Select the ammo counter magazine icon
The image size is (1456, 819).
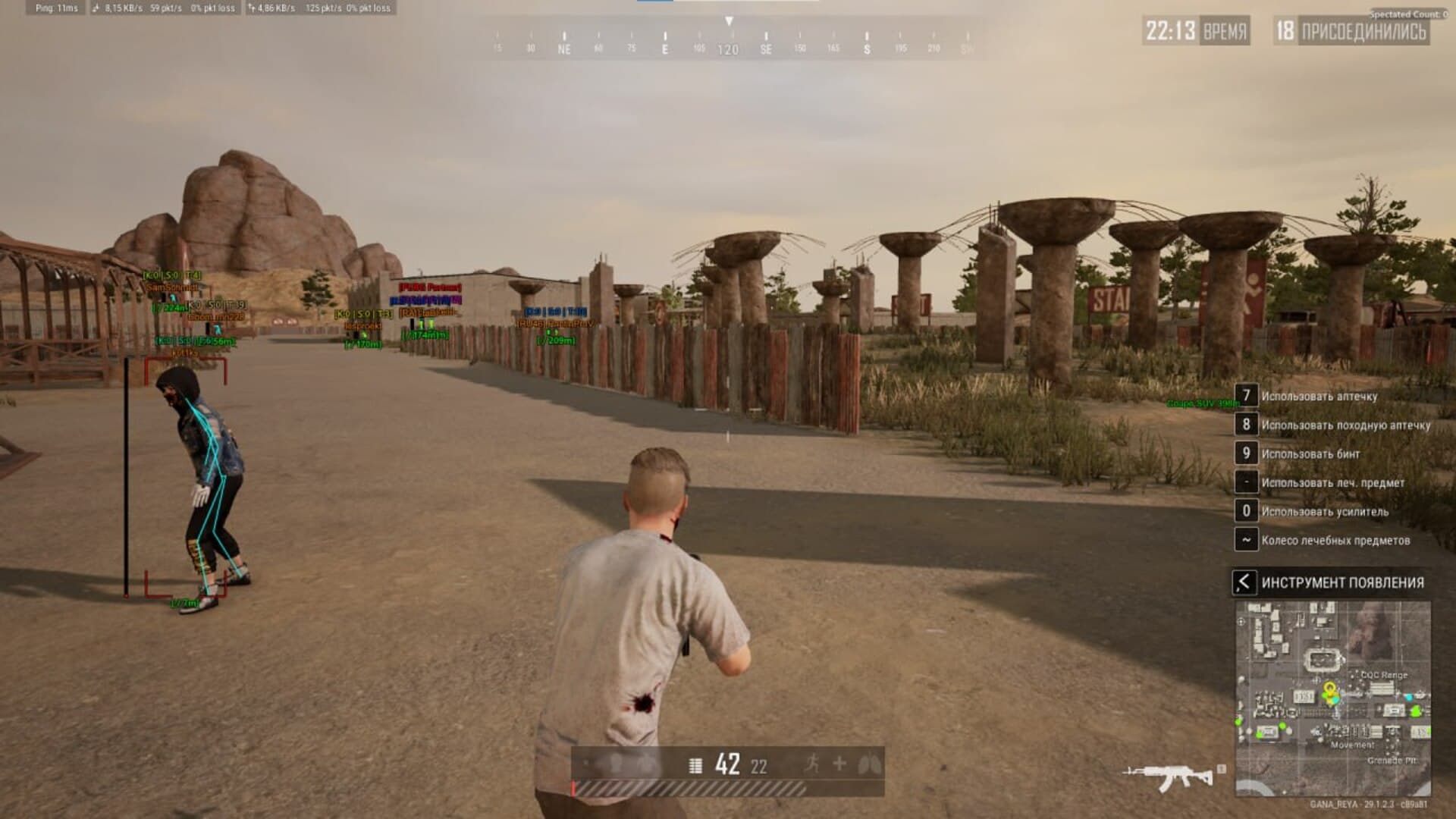pyautogui.click(x=695, y=766)
